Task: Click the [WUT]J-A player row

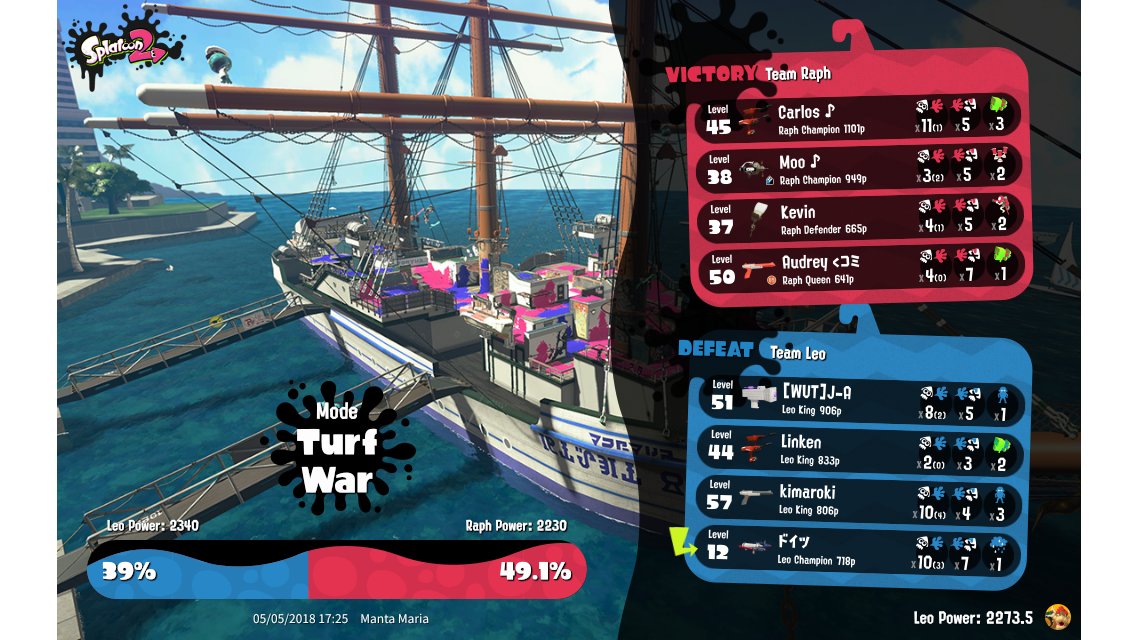Action: pos(860,400)
